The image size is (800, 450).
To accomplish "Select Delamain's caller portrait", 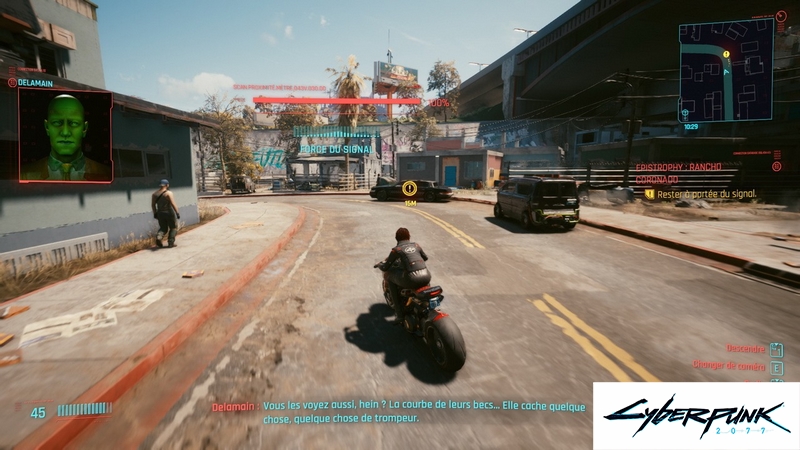I will point(66,135).
